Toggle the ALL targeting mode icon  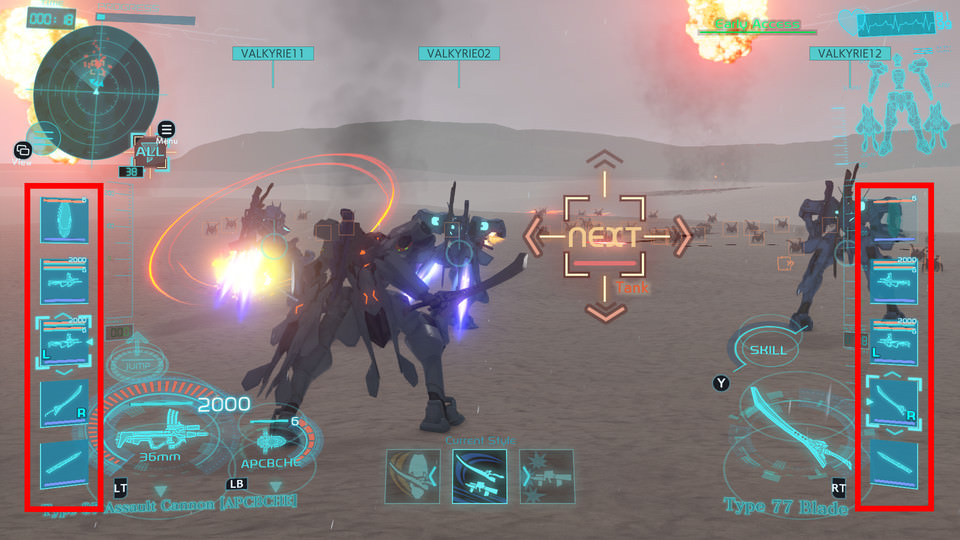pos(148,152)
